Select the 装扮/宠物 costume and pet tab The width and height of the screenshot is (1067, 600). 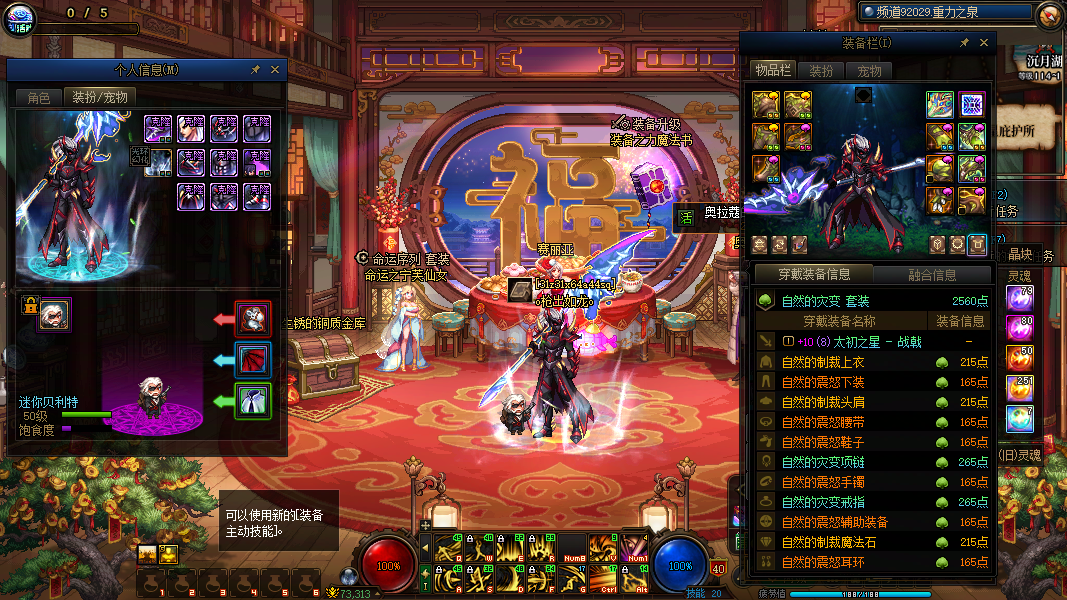(x=100, y=97)
